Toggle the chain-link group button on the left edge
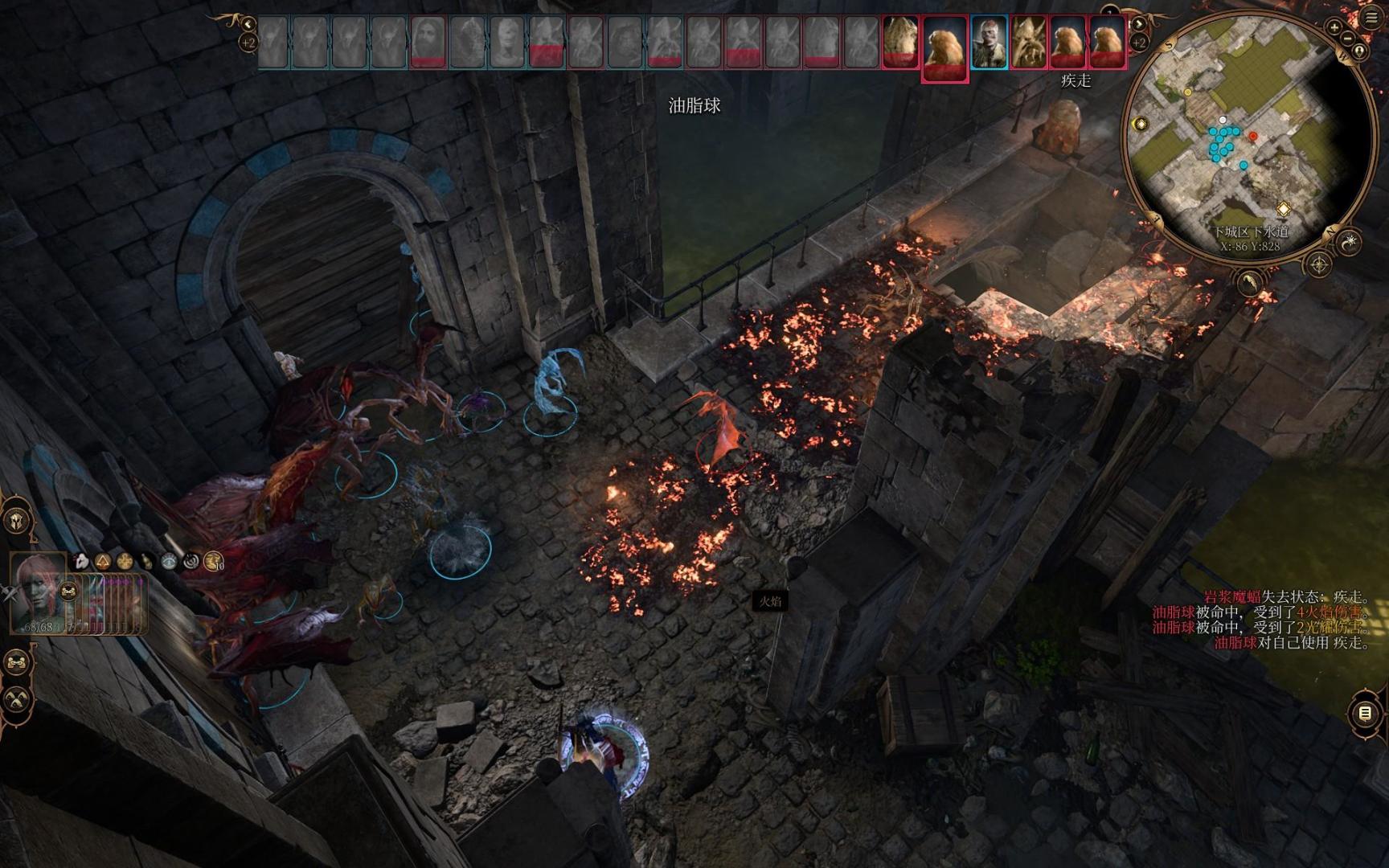The height and width of the screenshot is (868, 1389). (18, 663)
